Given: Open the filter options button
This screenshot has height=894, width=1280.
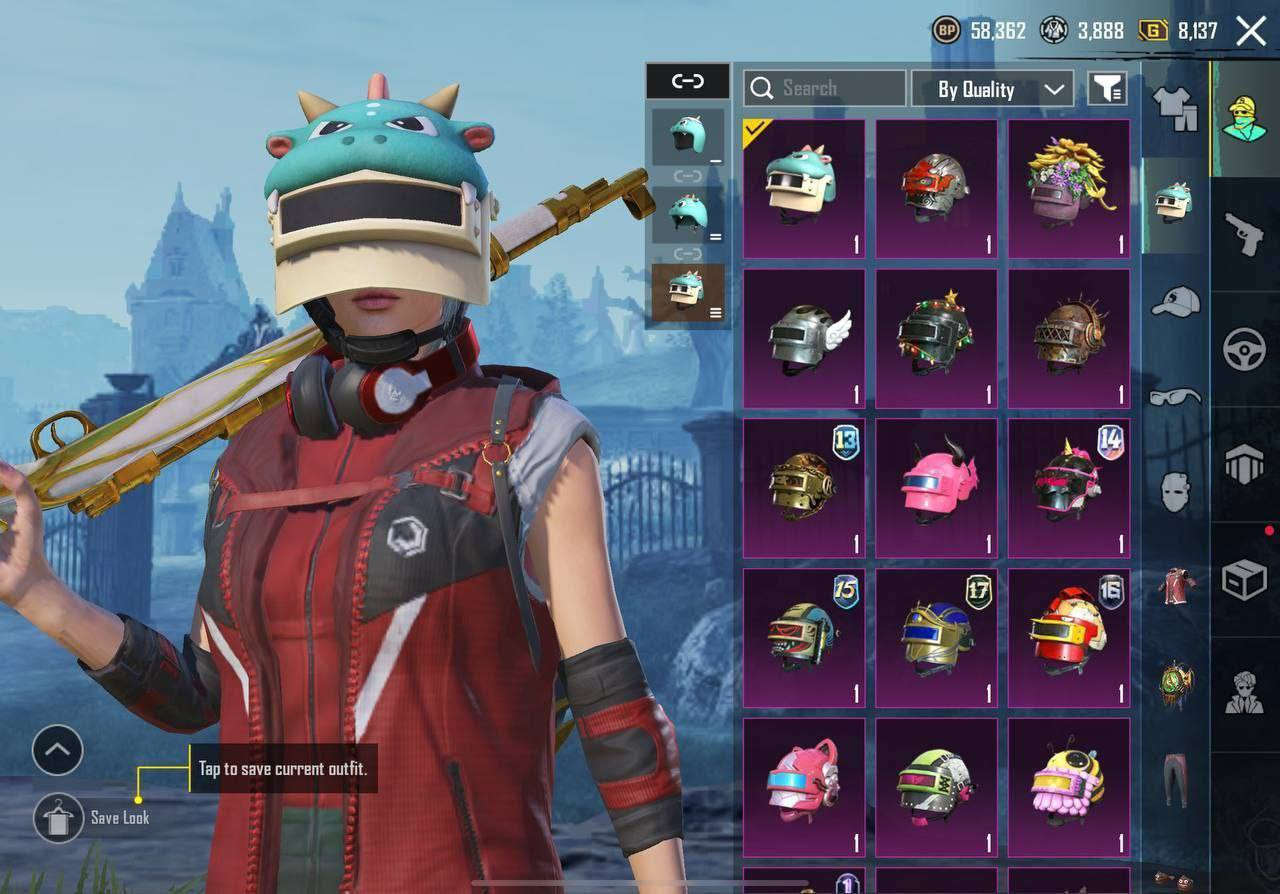Looking at the screenshot, I should pos(1107,89).
